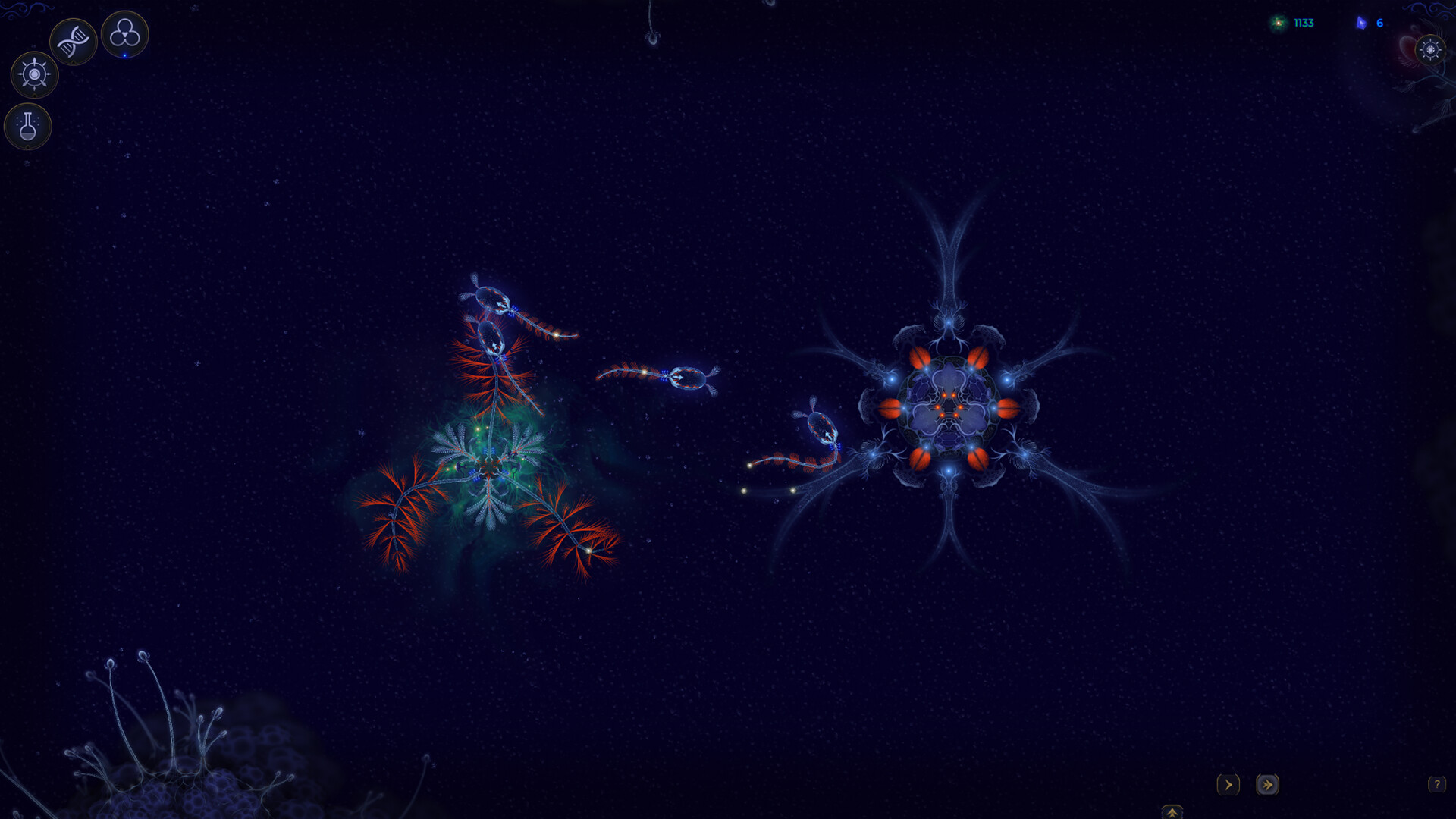This screenshot has width=1456, height=819.
Task: Click the ship wheel icon in top-right corner
Action: coord(1430,50)
